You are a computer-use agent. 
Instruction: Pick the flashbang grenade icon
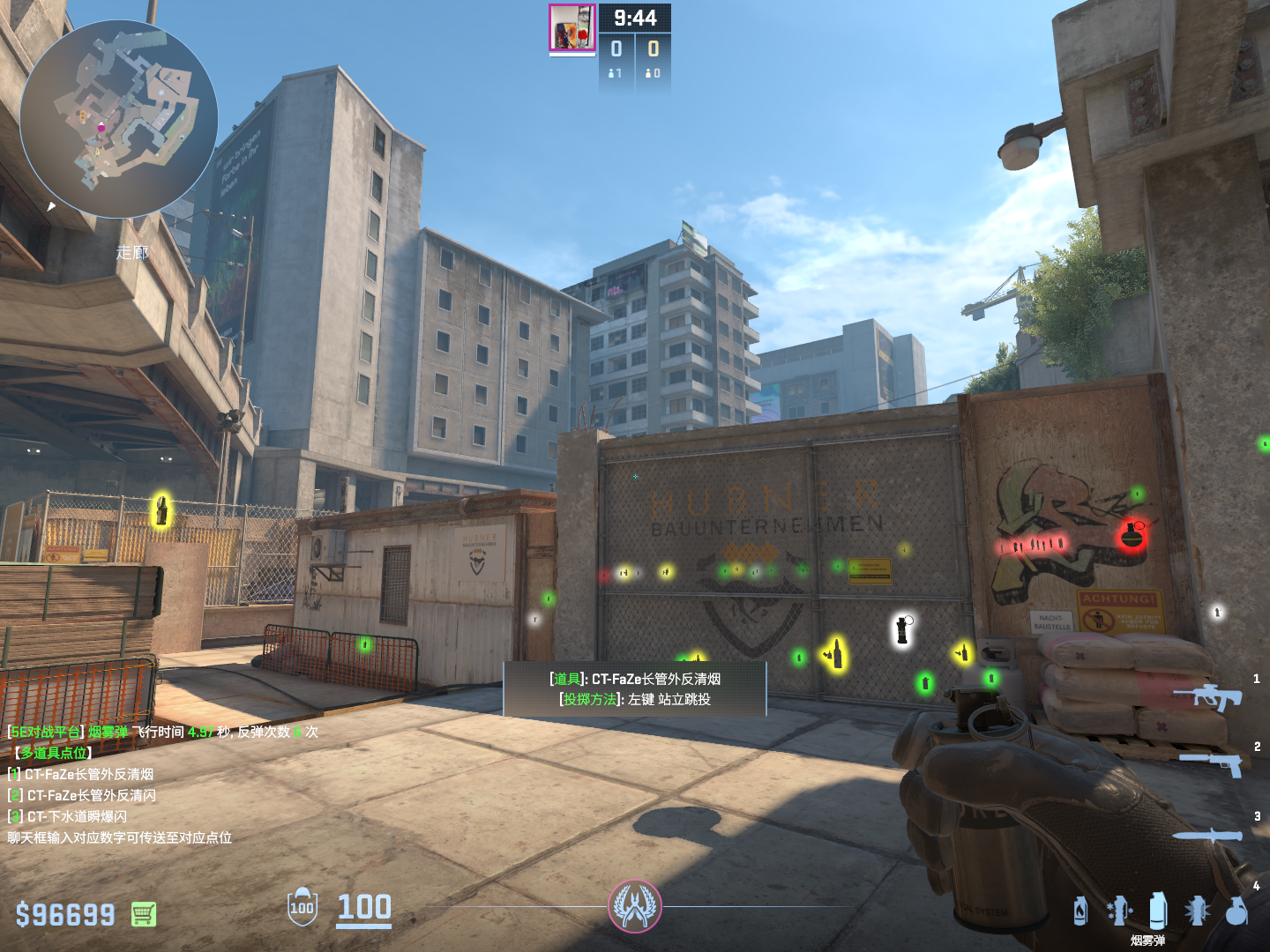pyautogui.click(x=1197, y=911)
